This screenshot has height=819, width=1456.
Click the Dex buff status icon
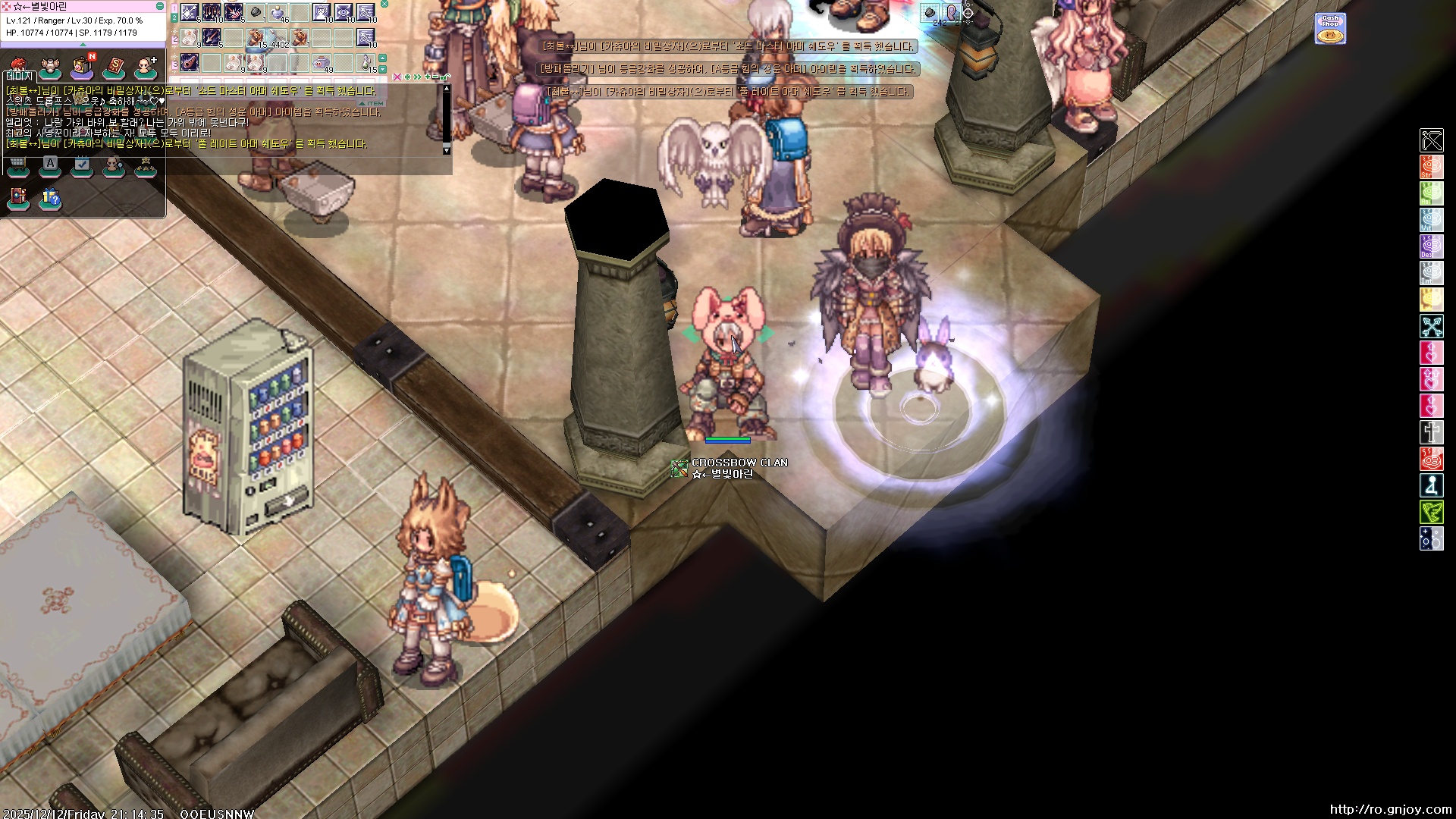pos(1431,246)
